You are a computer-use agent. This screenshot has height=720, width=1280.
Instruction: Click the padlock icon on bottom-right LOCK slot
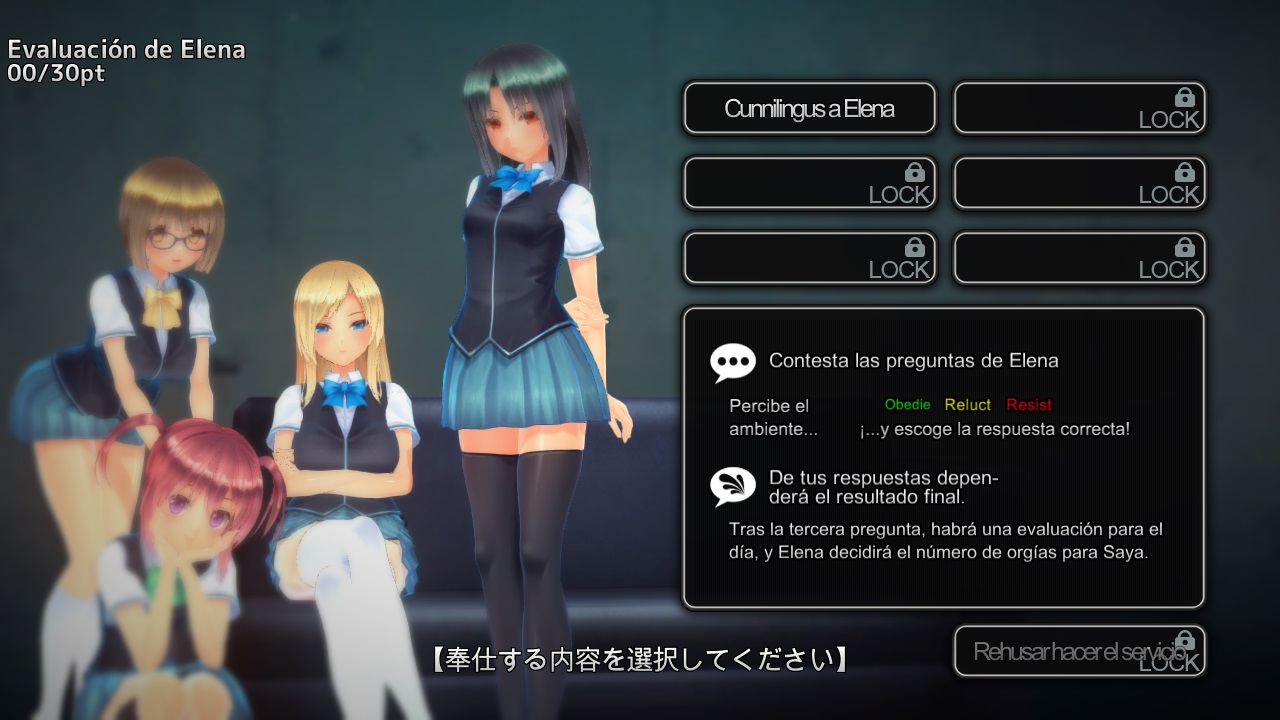click(x=1183, y=245)
